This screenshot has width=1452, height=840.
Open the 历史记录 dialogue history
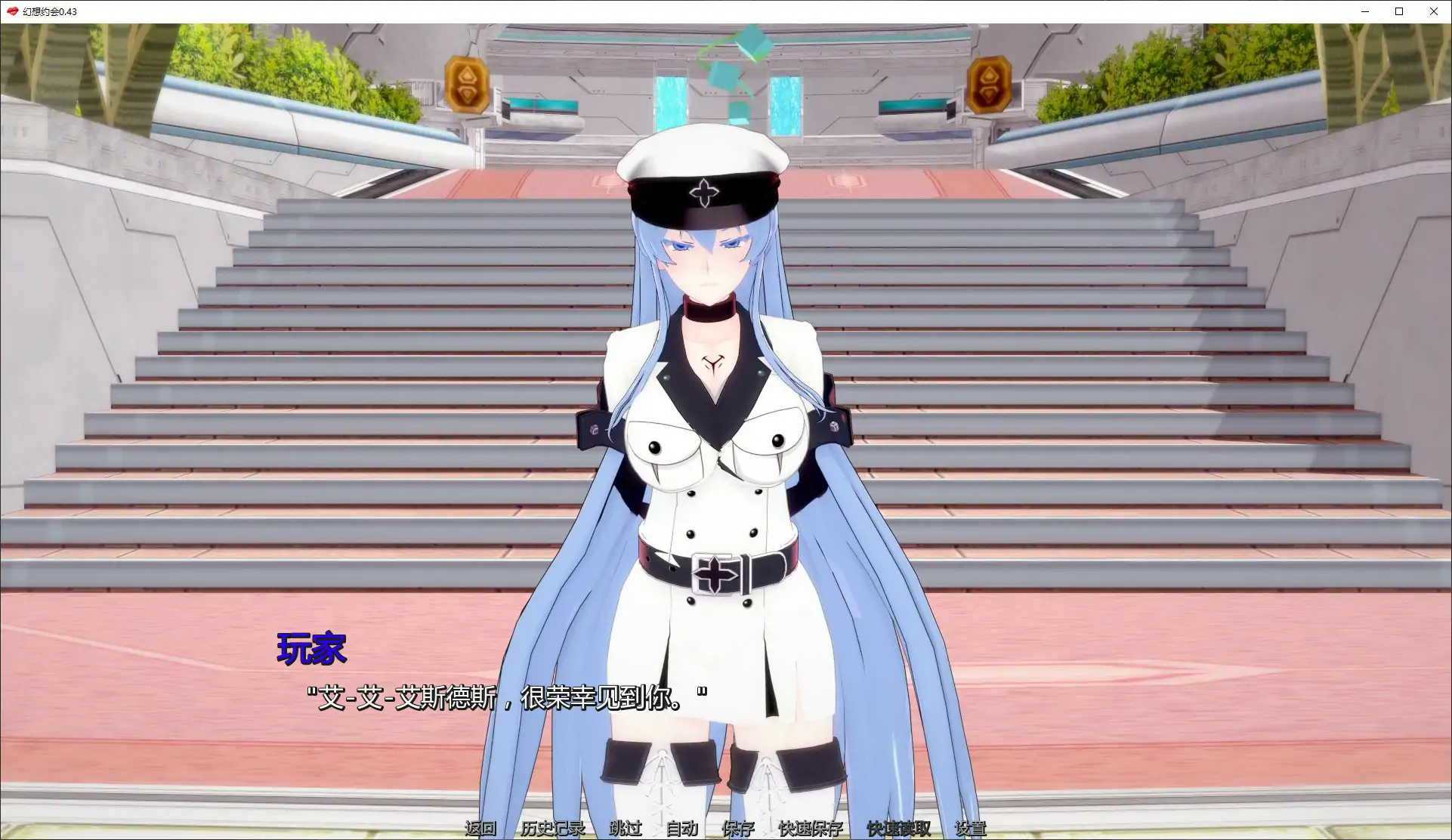click(x=551, y=829)
